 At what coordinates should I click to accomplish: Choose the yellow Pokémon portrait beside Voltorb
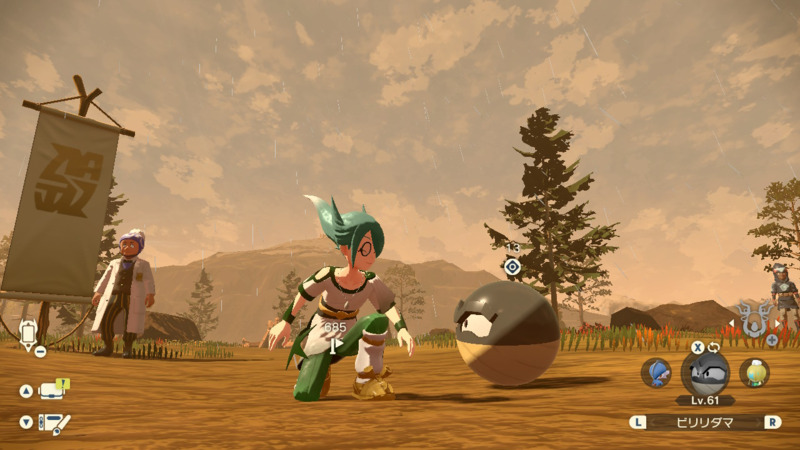click(x=754, y=372)
